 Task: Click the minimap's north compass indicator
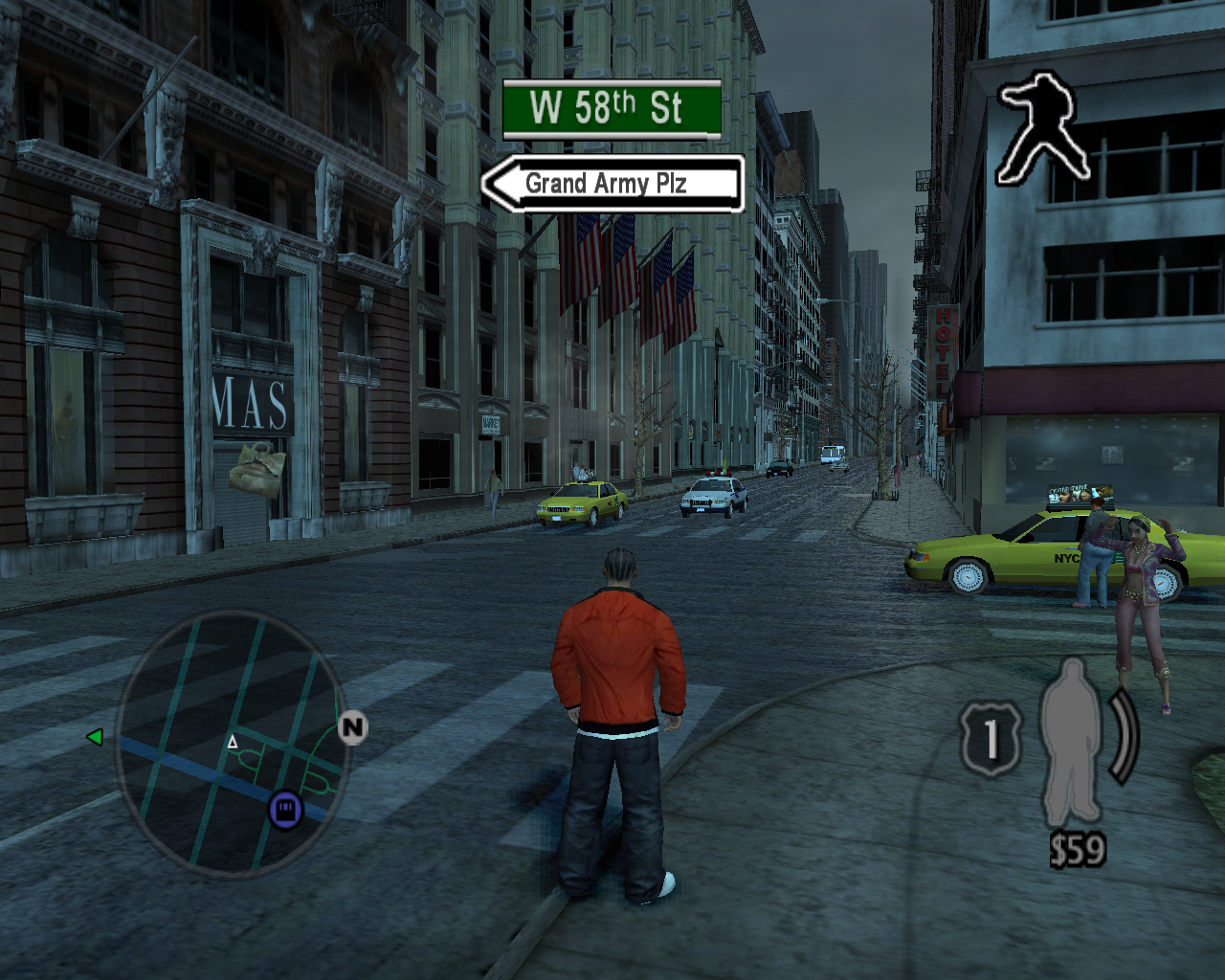352,727
